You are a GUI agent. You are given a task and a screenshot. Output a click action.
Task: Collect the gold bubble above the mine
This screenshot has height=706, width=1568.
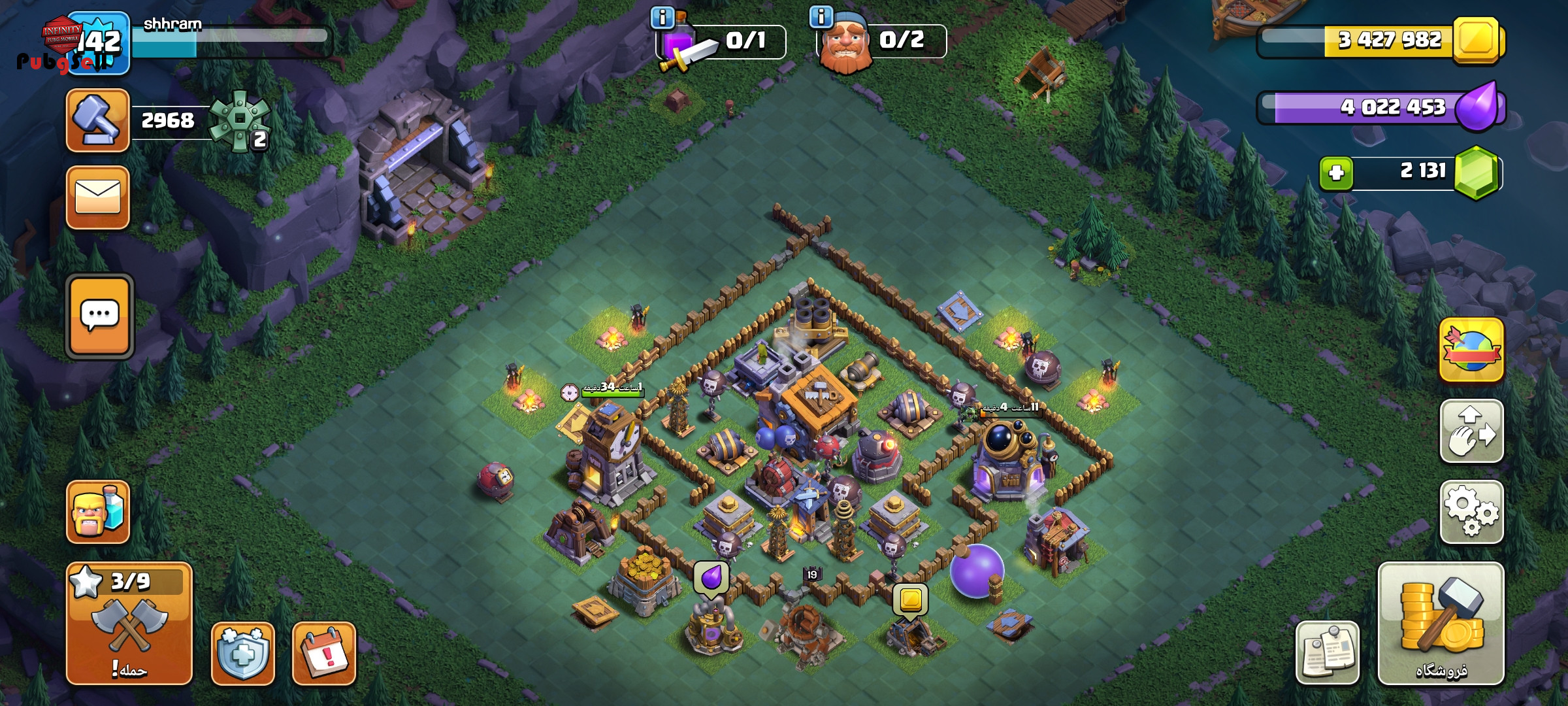pos(910,599)
